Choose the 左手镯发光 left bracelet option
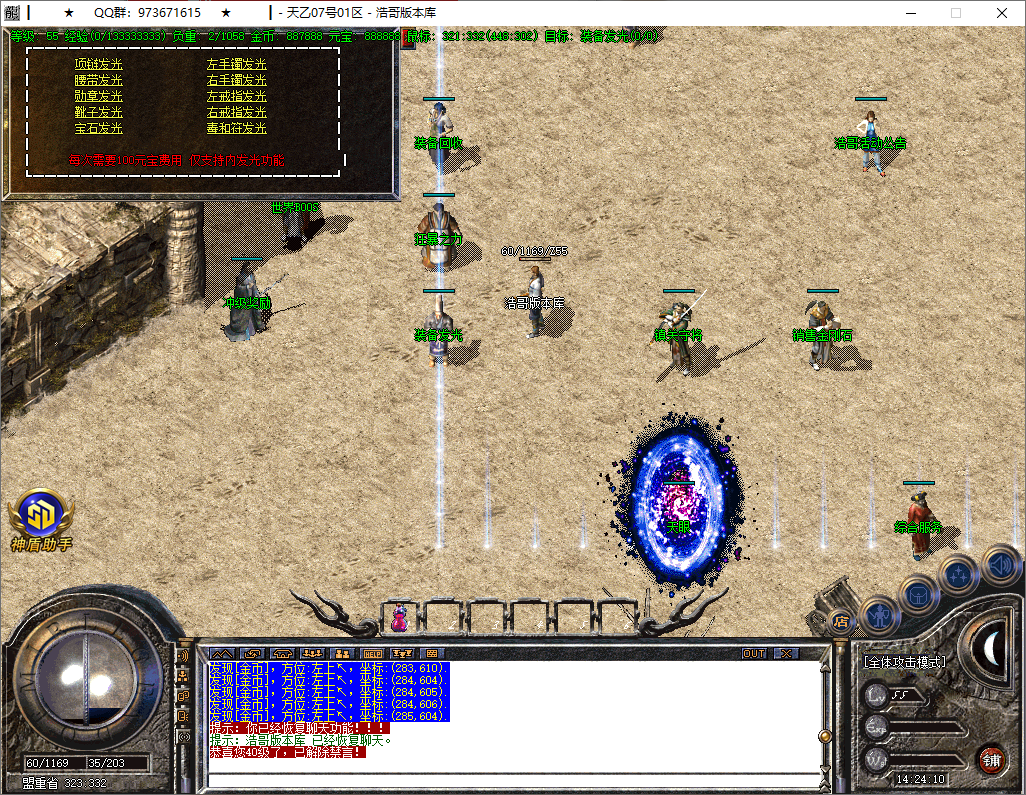1026x795 pixels. pyautogui.click(x=236, y=64)
